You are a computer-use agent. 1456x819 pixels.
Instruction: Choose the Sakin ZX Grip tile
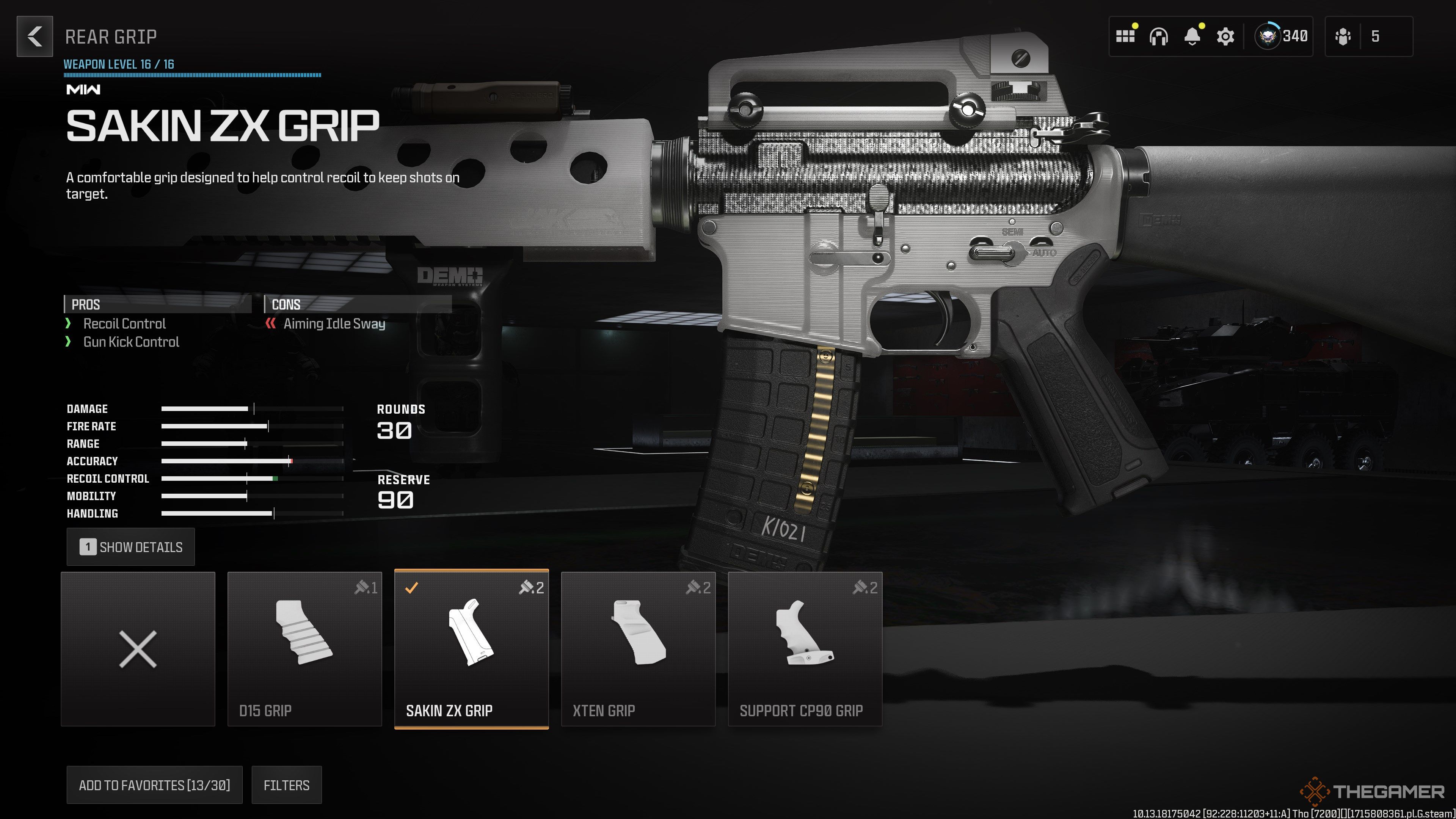[x=471, y=649]
